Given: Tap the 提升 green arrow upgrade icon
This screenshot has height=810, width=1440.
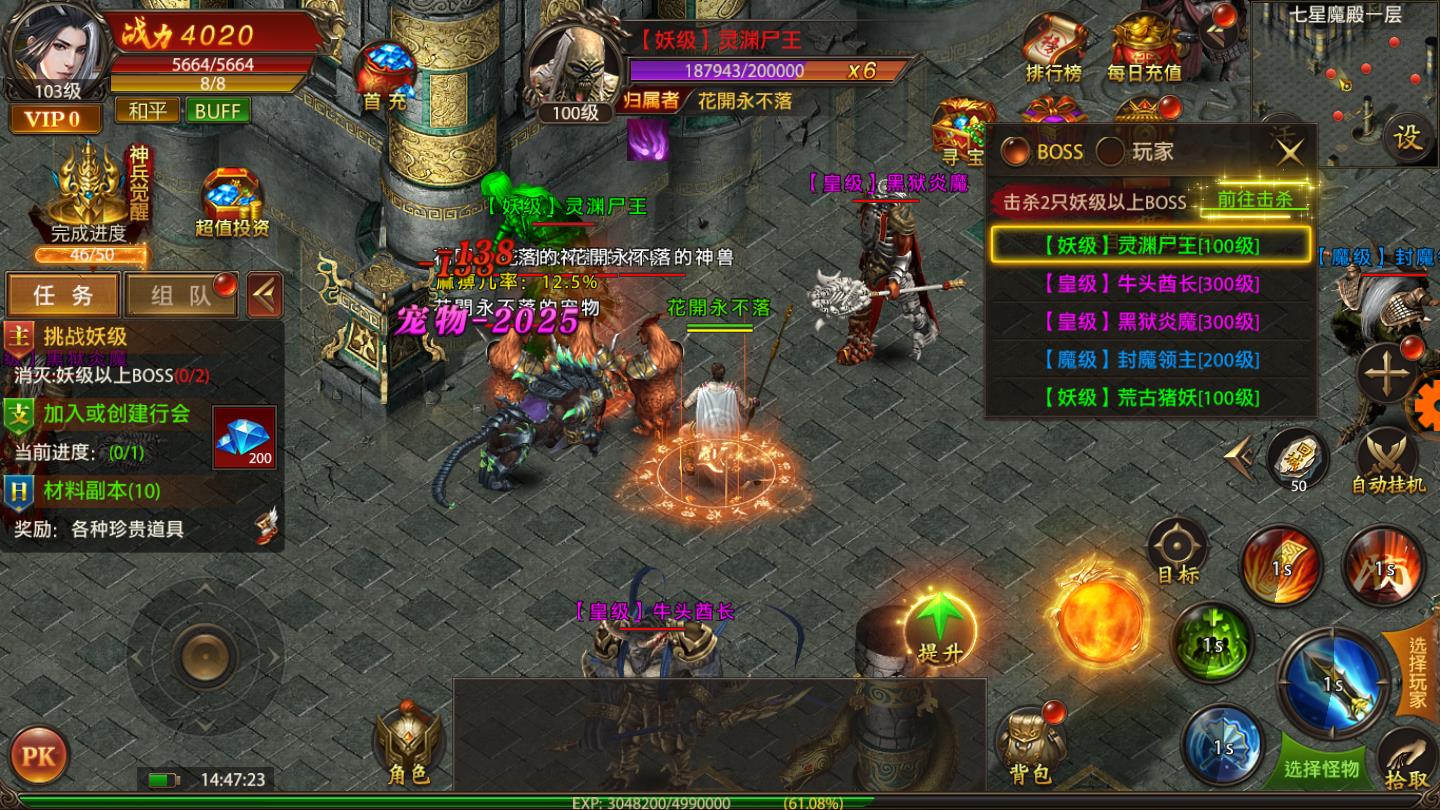Looking at the screenshot, I should [940, 625].
